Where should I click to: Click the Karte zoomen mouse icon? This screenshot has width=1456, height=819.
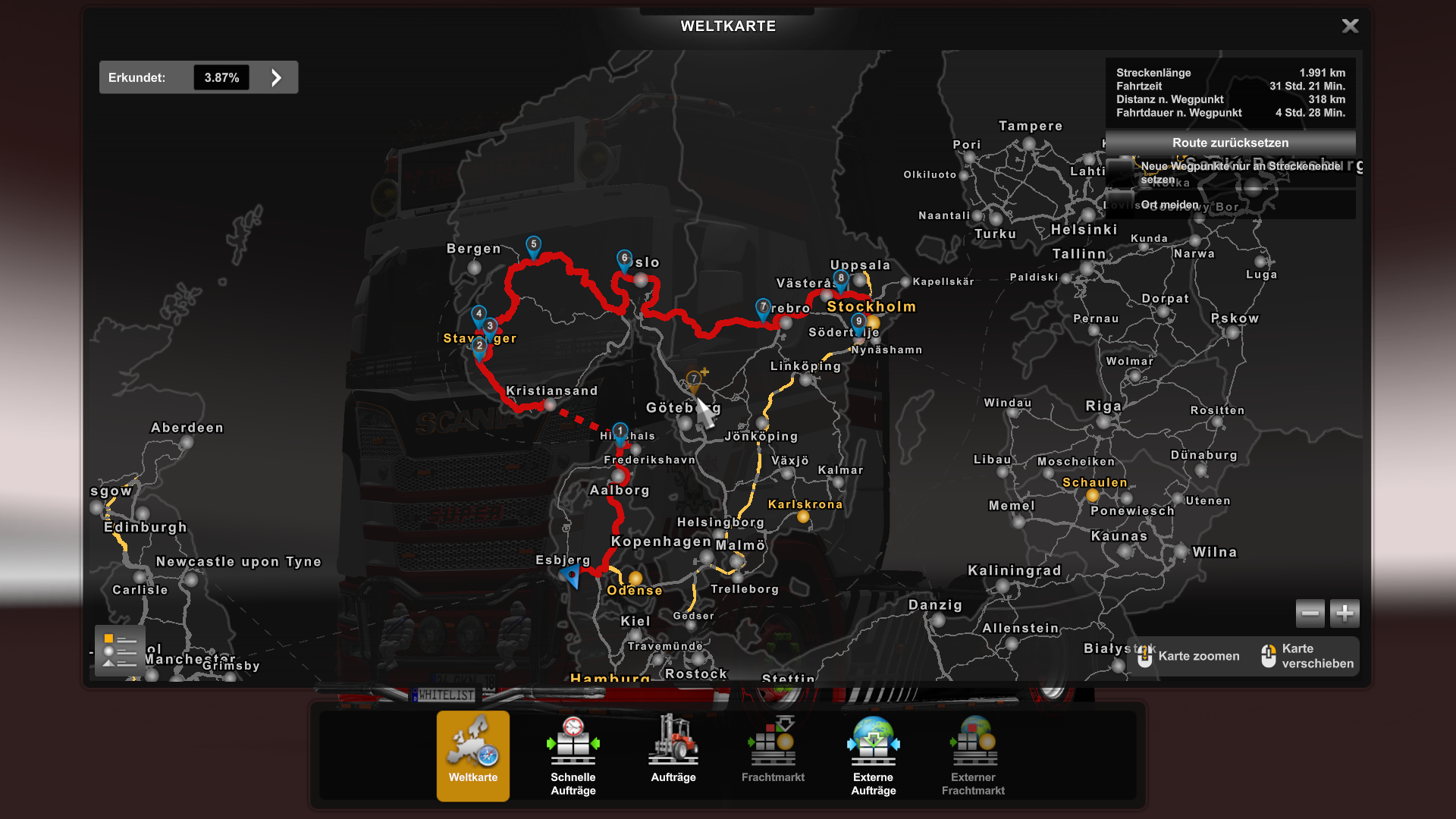click(1145, 655)
